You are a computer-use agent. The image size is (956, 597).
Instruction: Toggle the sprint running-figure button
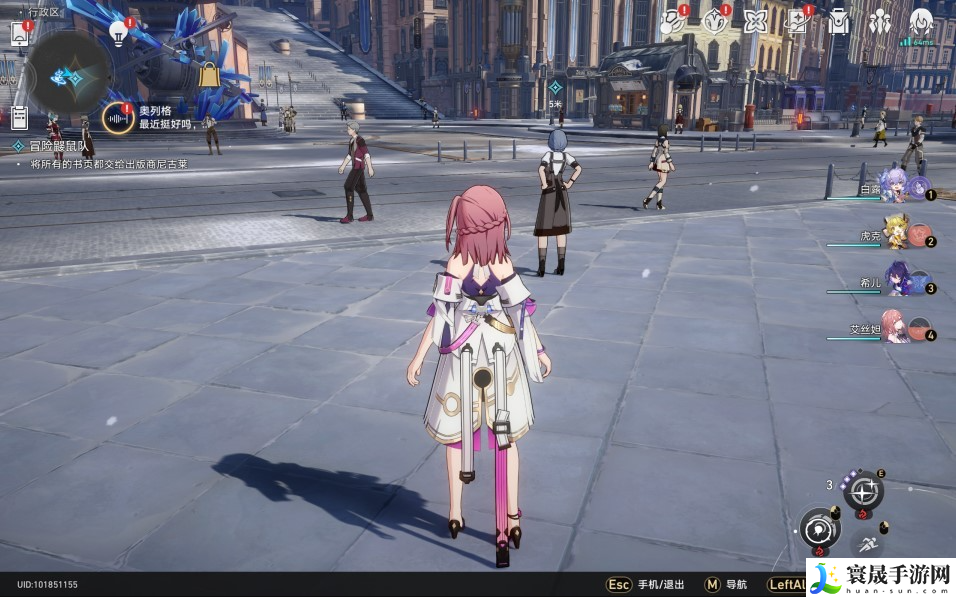[867, 545]
